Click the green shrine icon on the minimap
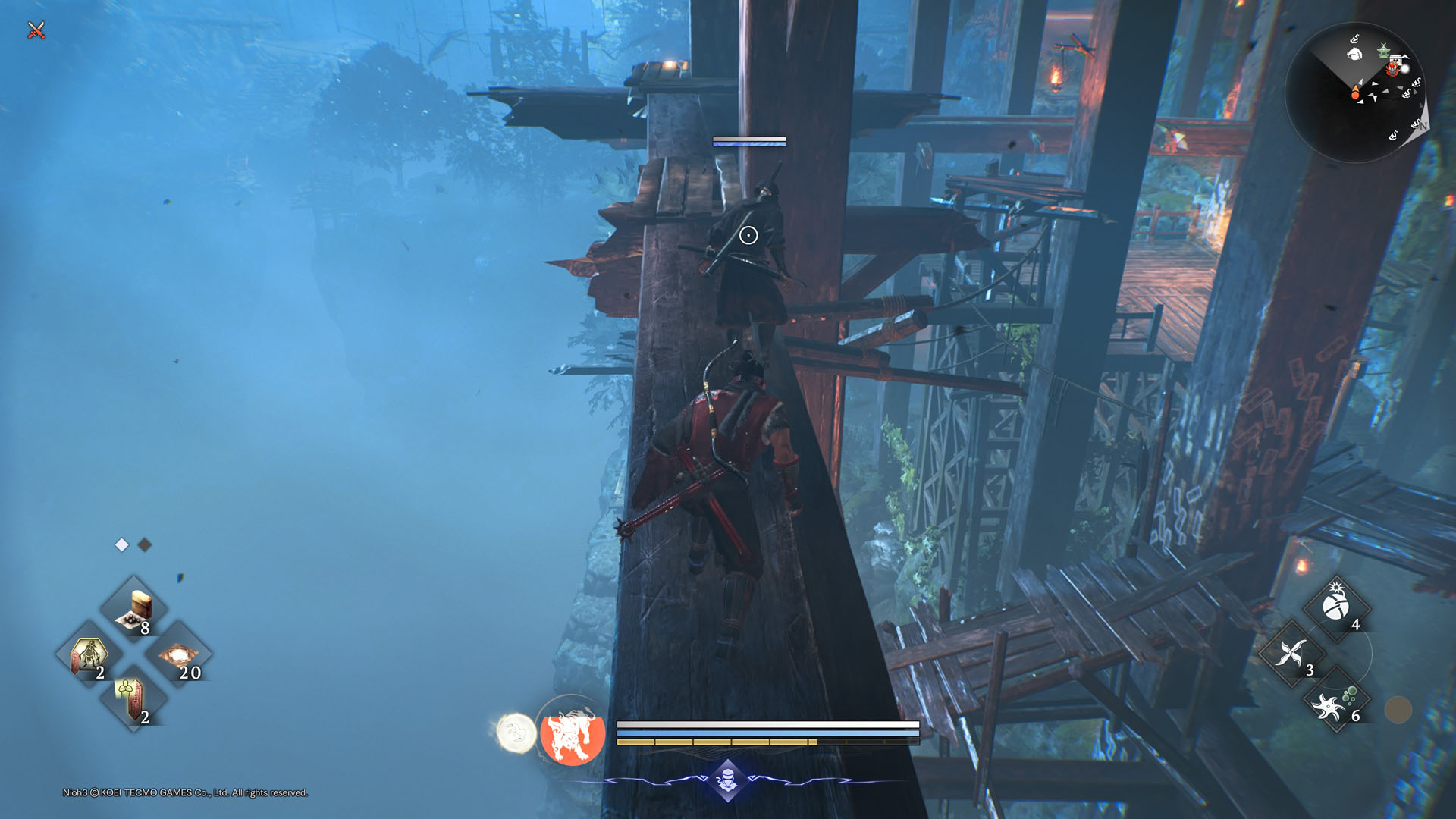This screenshot has width=1456, height=819. (1383, 50)
